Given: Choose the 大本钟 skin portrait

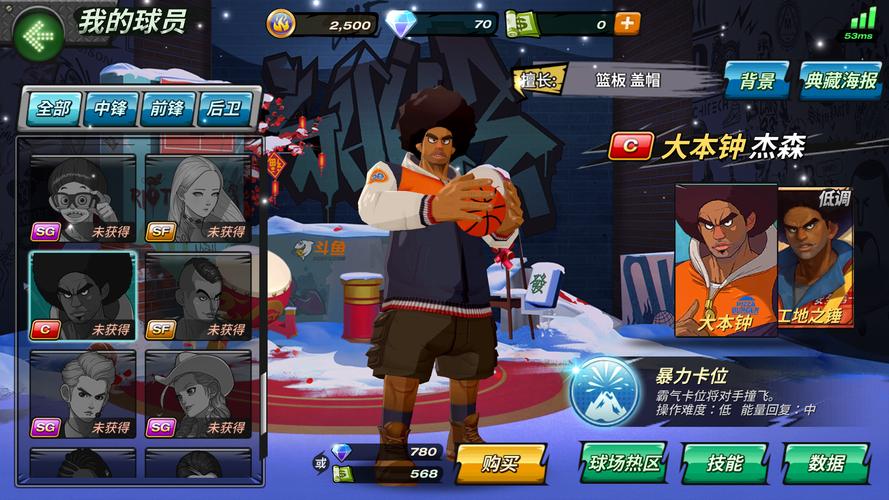Looking at the screenshot, I should coord(726,260).
